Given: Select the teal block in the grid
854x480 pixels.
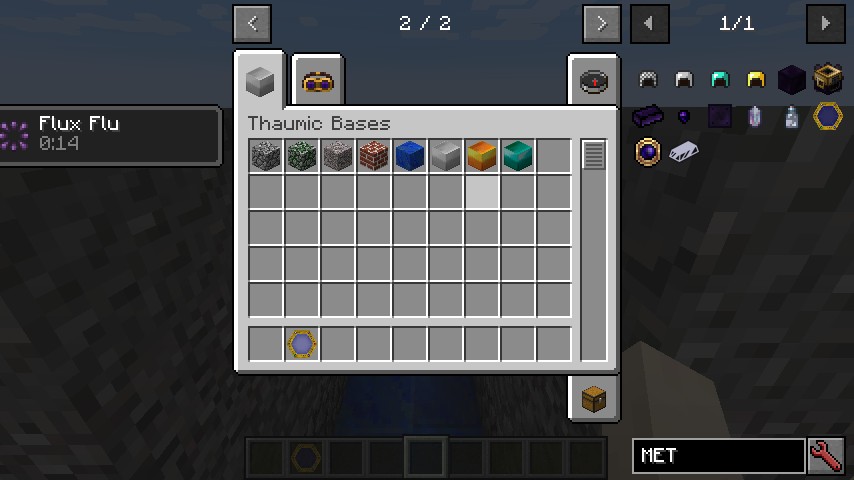Looking at the screenshot, I should click(x=518, y=156).
